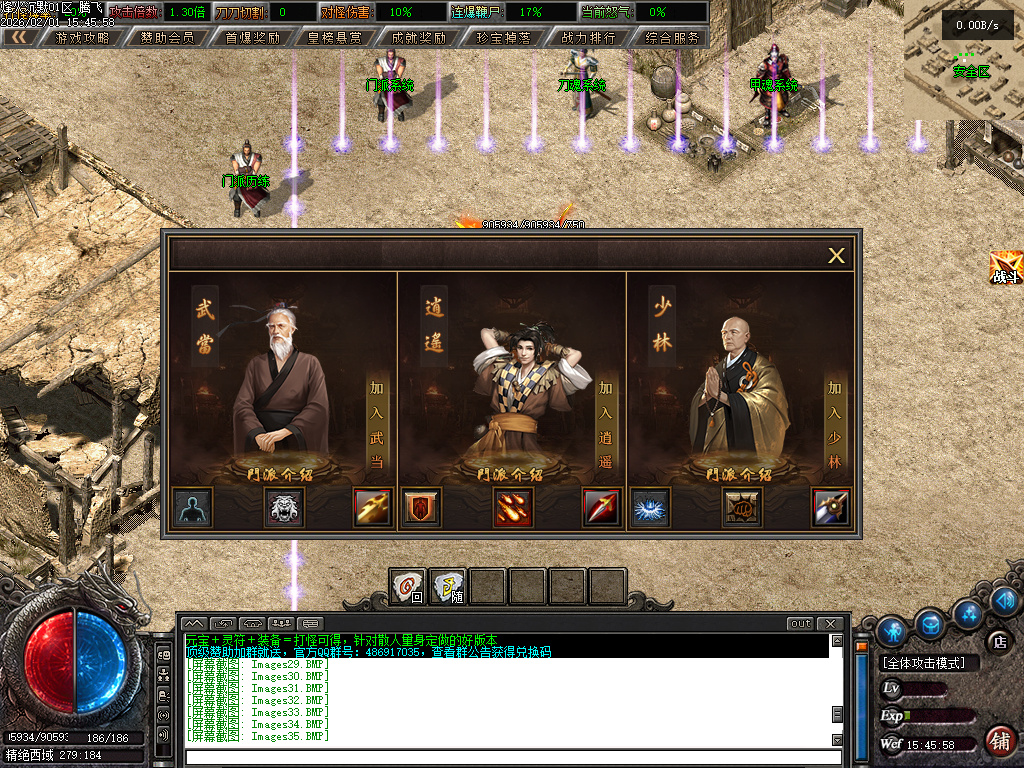Join the Wudang sect (加入武当)
This screenshot has height=768, width=1024.
[x=376, y=424]
